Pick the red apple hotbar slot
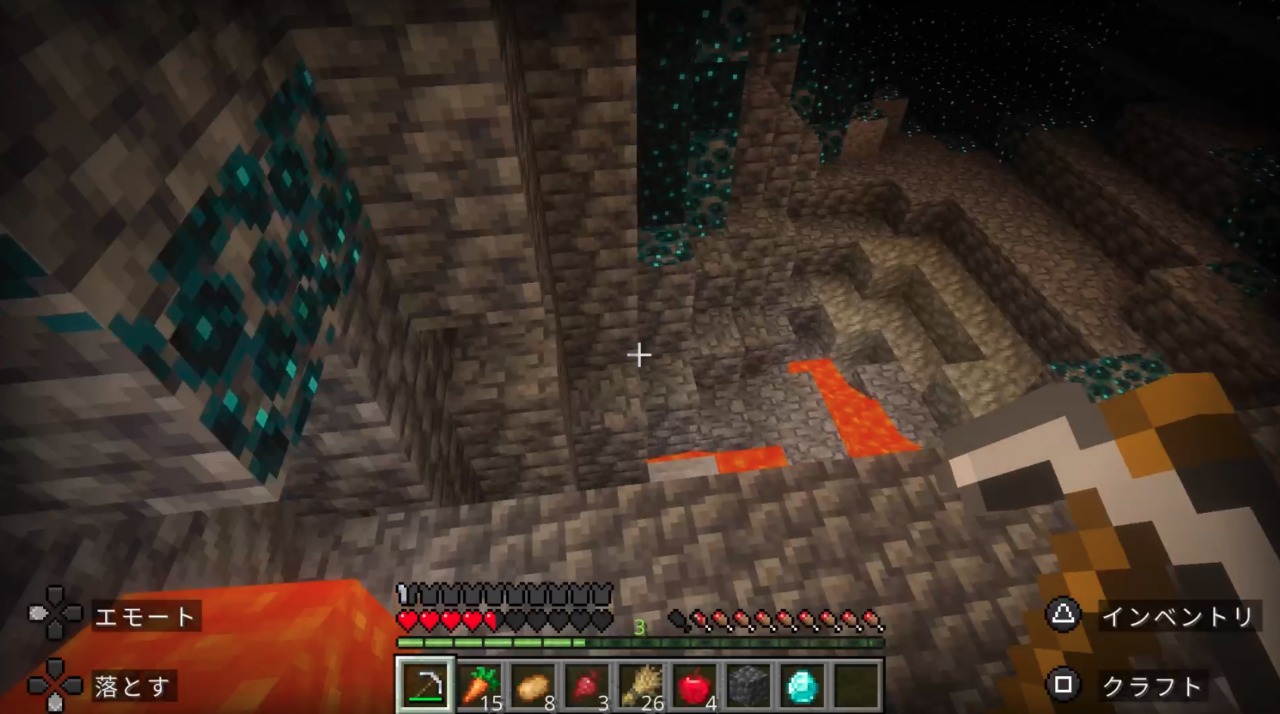Screen dimensions: 1280x714 [694, 685]
